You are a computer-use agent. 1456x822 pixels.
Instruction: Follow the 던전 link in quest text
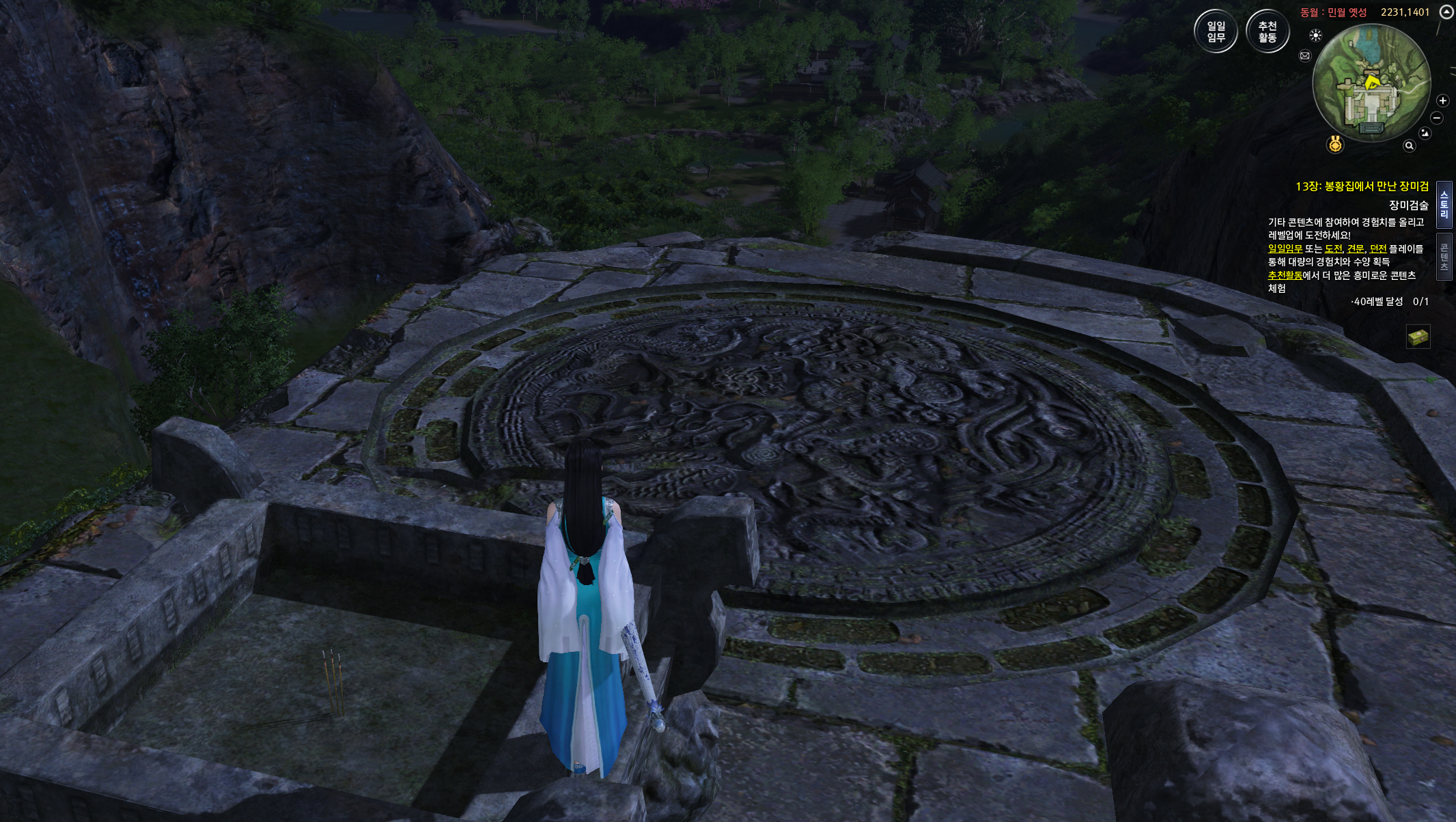pyautogui.click(x=1377, y=249)
